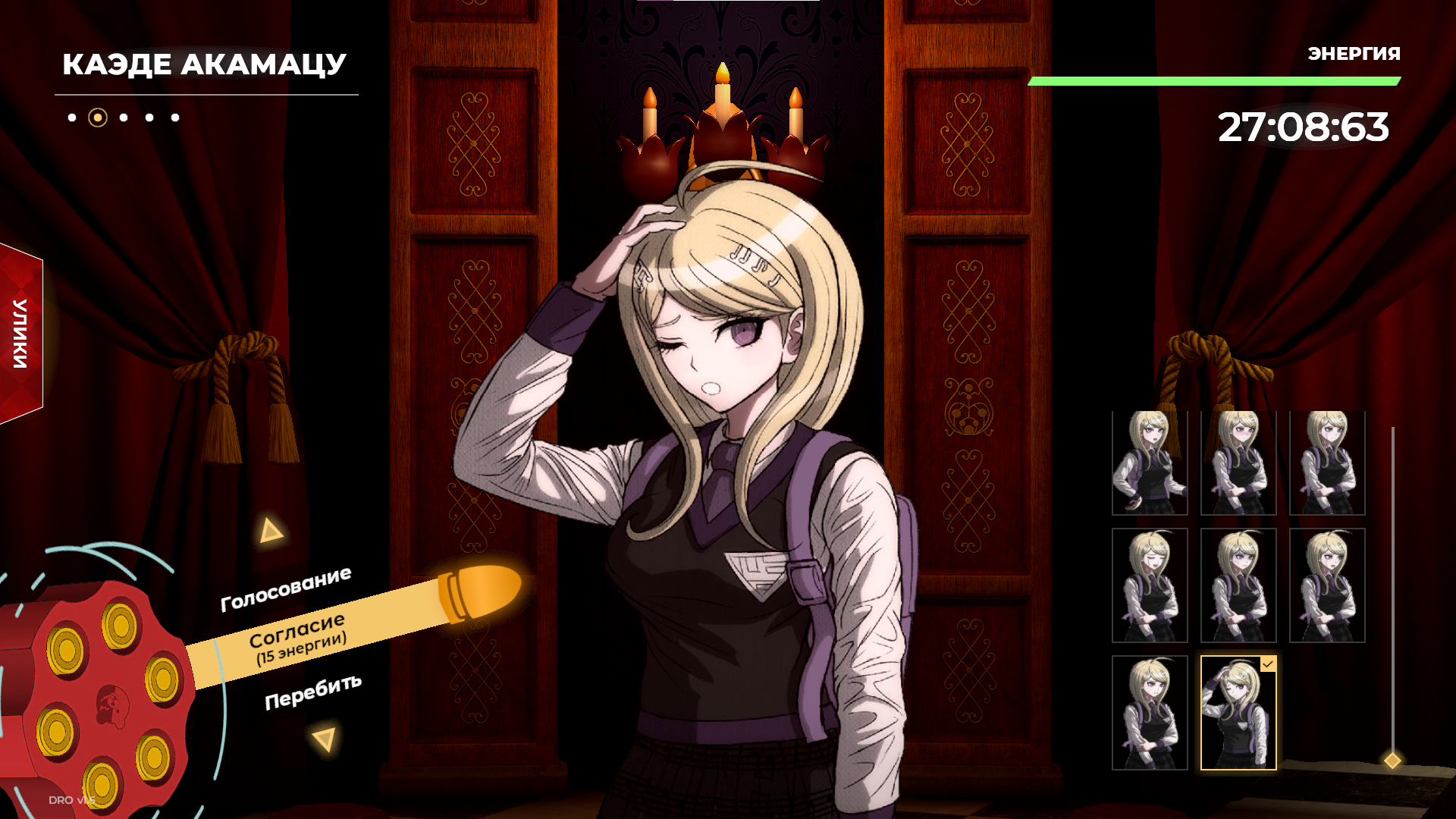Click the up arrow above the bullet list
Image resolution: width=1456 pixels, height=819 pixels.
click(x=270, y=531)
